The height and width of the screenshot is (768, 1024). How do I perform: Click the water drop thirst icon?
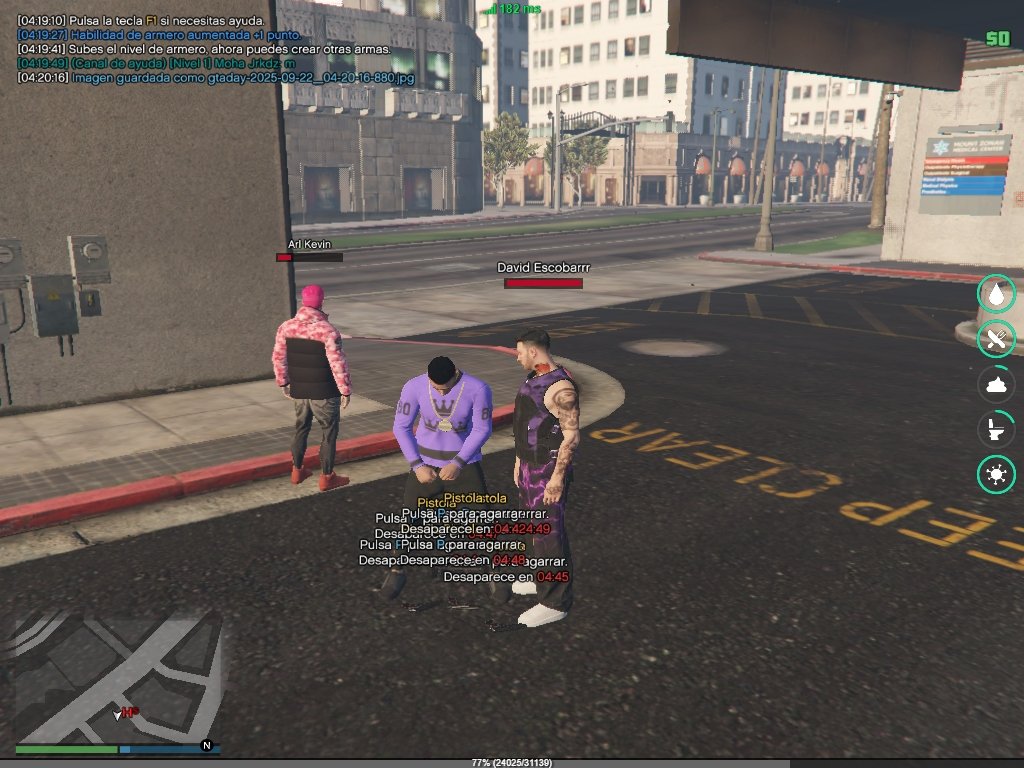(x=996, y=294)
